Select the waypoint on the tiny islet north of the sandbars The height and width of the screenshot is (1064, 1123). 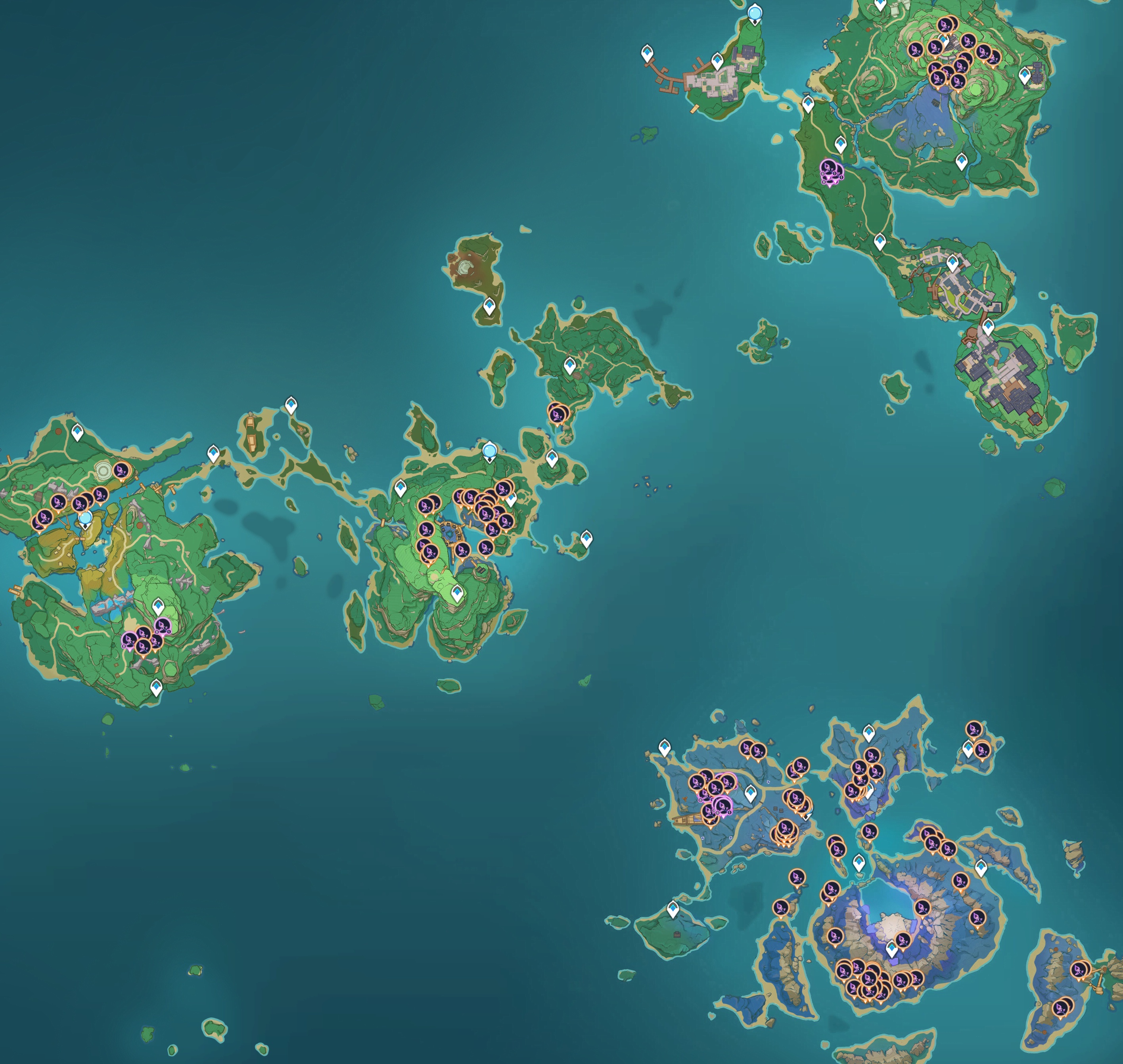tap(291, 405)
